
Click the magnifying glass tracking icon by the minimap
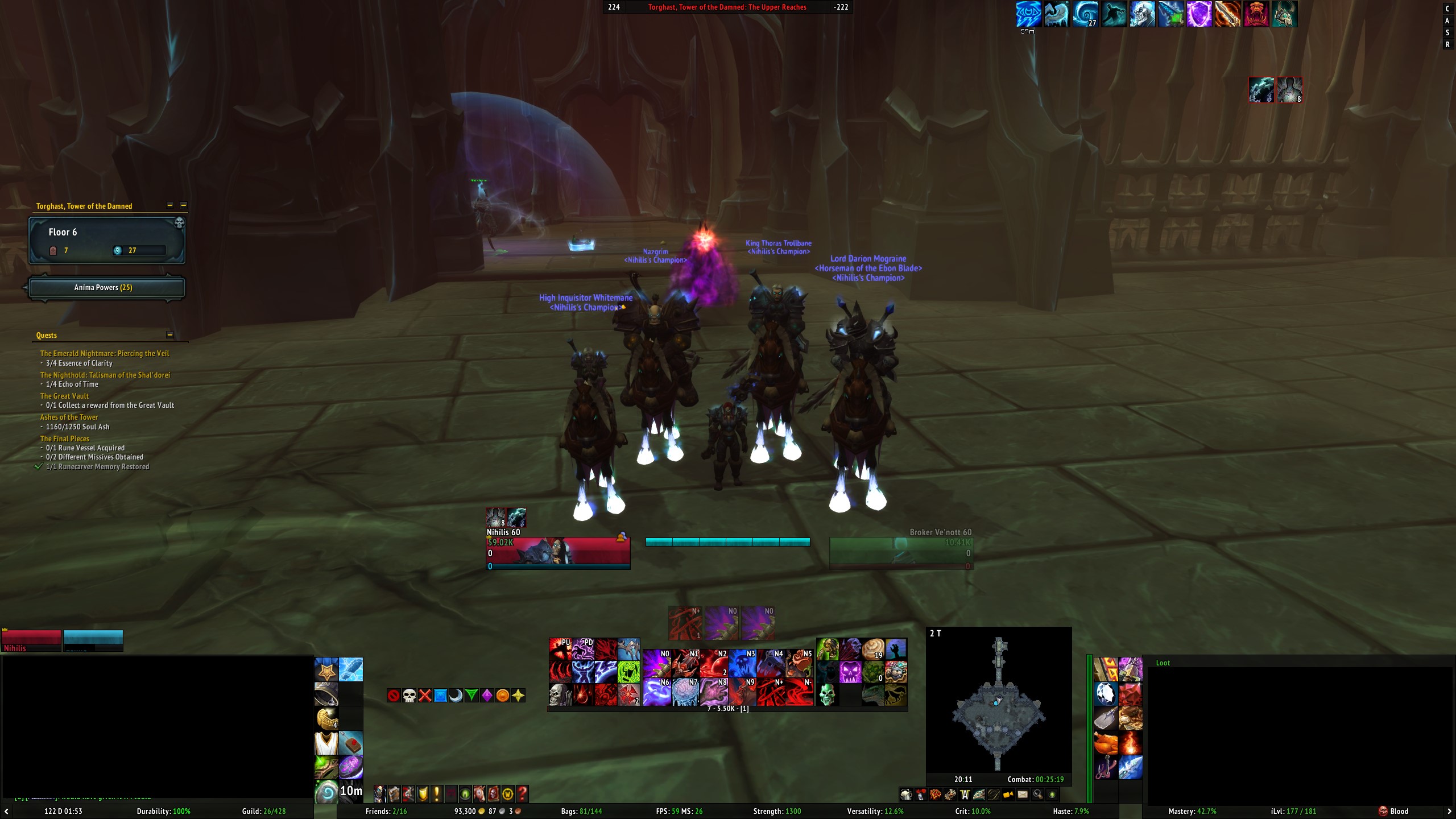(x=1039, y=795)
